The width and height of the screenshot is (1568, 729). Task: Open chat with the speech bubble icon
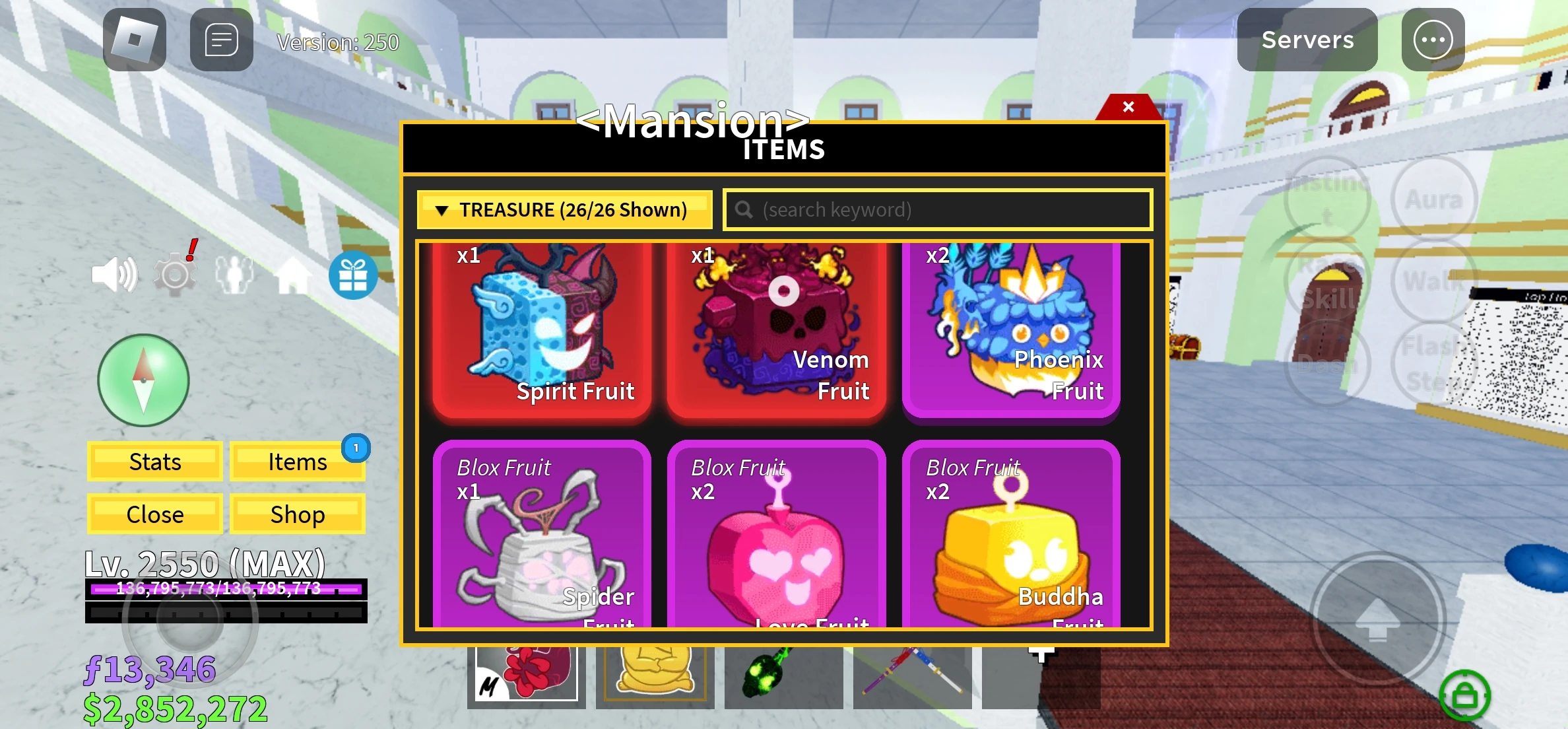220,40
